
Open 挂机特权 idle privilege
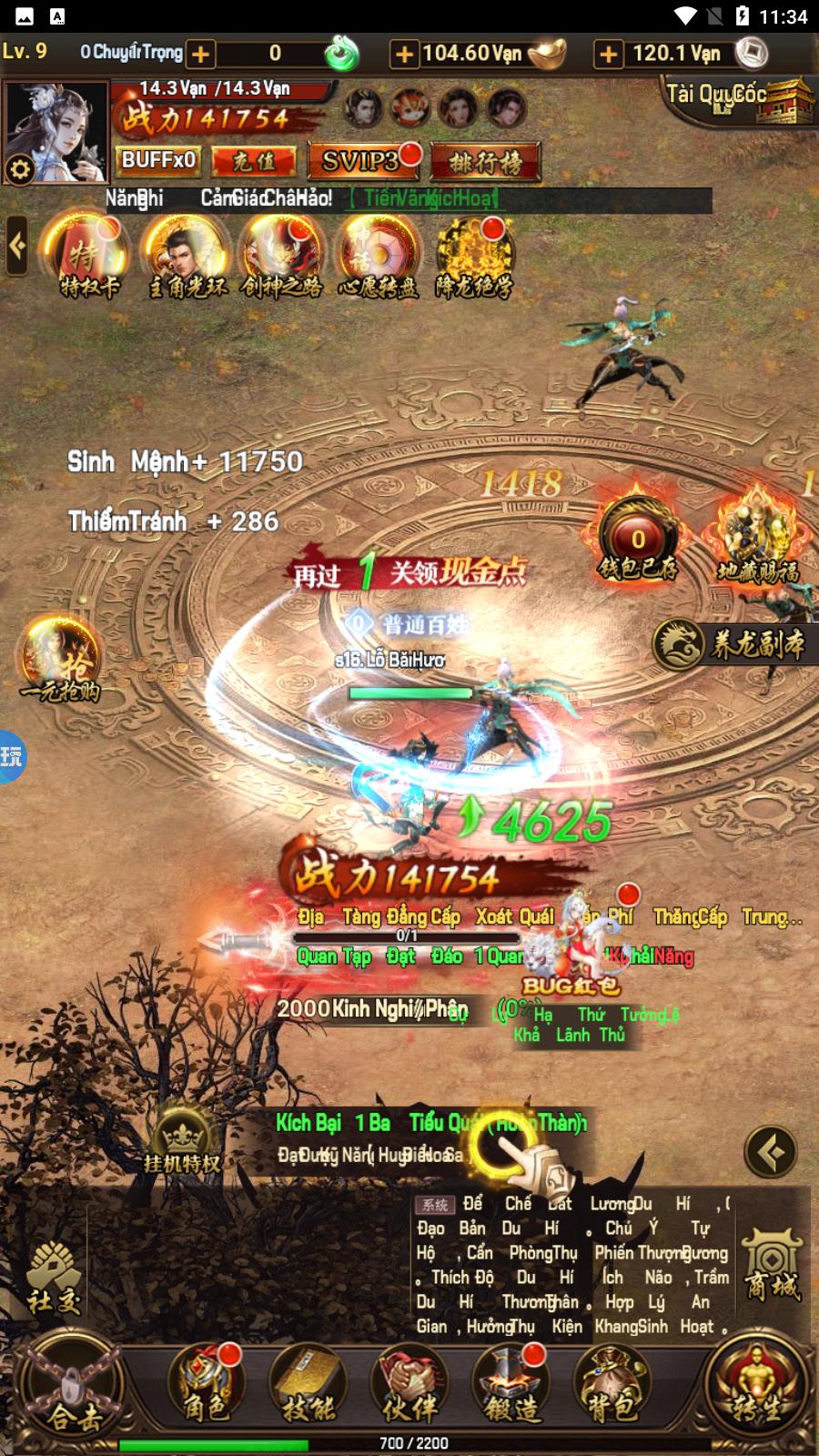182,1141
